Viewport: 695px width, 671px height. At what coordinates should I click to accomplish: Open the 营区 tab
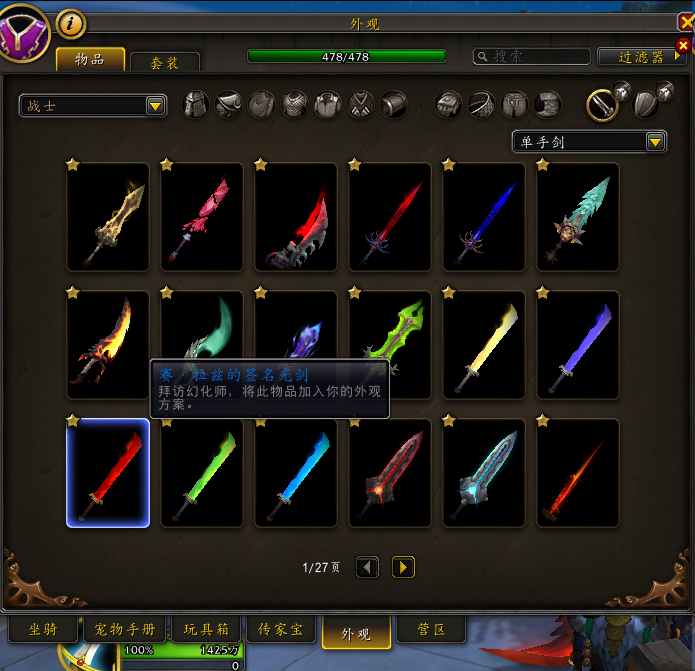tap(432, 630)
